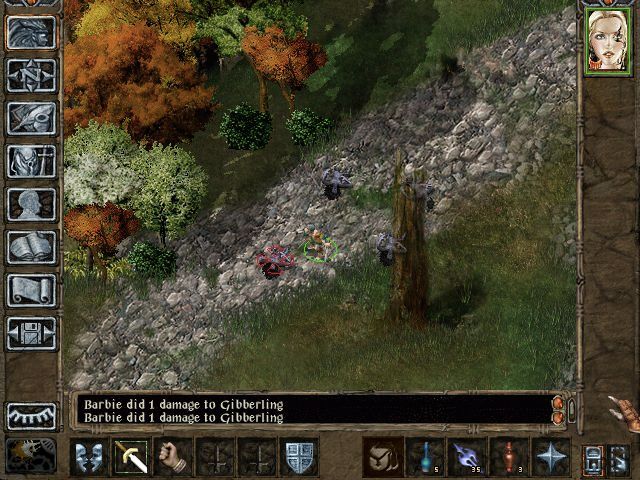Open the journal sidebar button
This screenshot has height=480, width=640.
click(31, 117)
